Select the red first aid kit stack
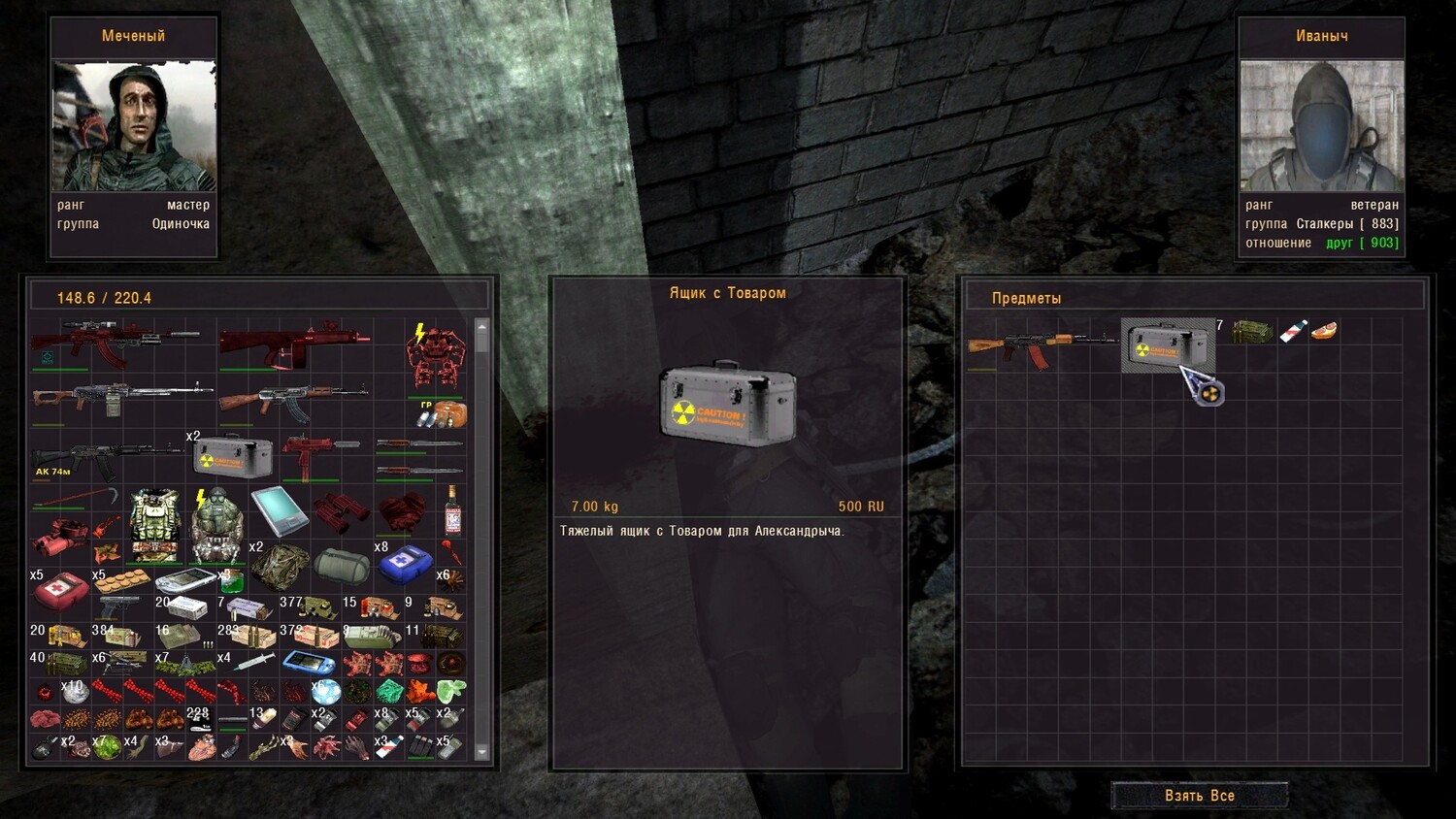The width and height of the screenshot is (1456, 819). pos(61,590)
